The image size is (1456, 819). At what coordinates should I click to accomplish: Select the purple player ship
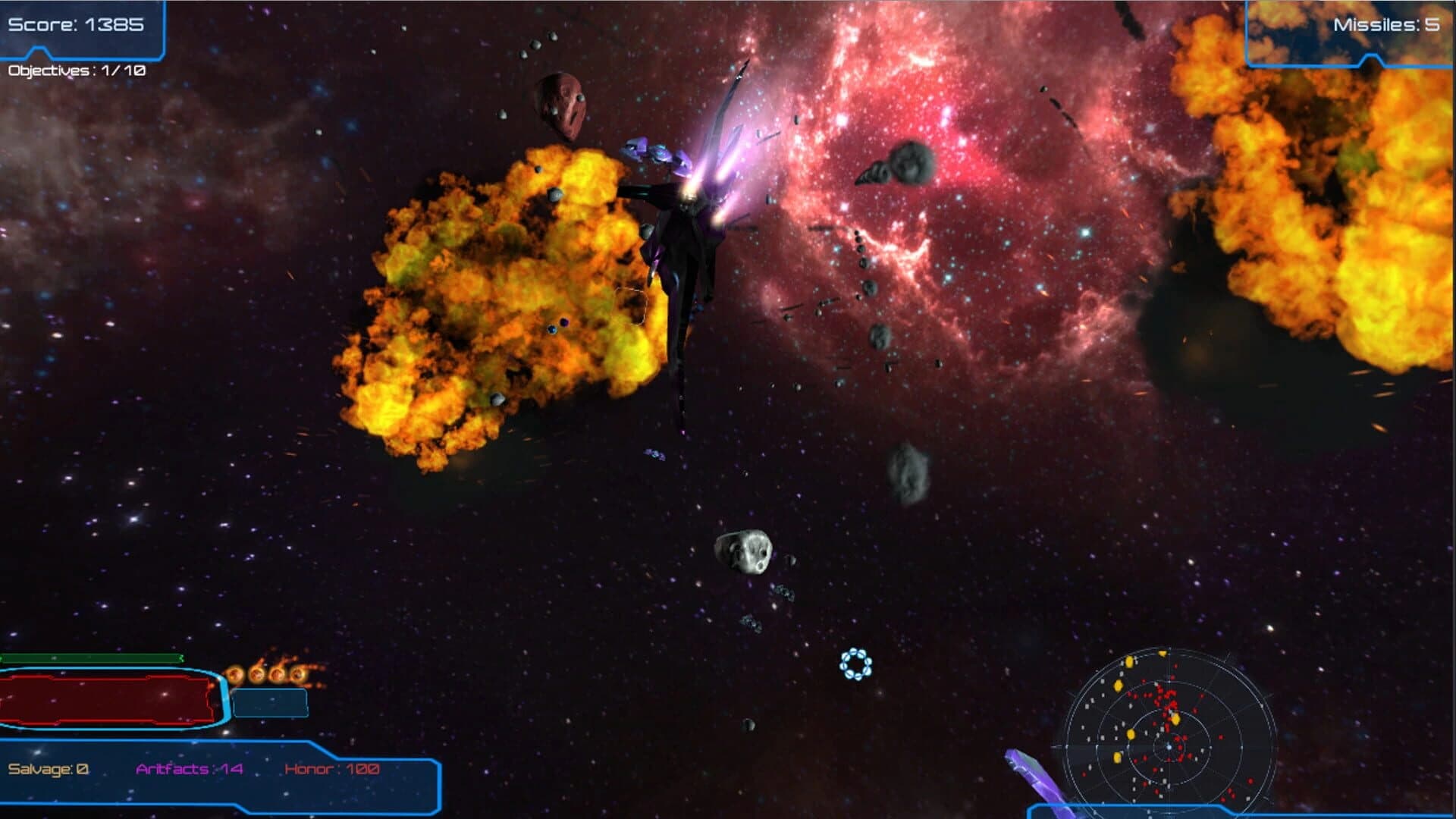click(686, 243)
